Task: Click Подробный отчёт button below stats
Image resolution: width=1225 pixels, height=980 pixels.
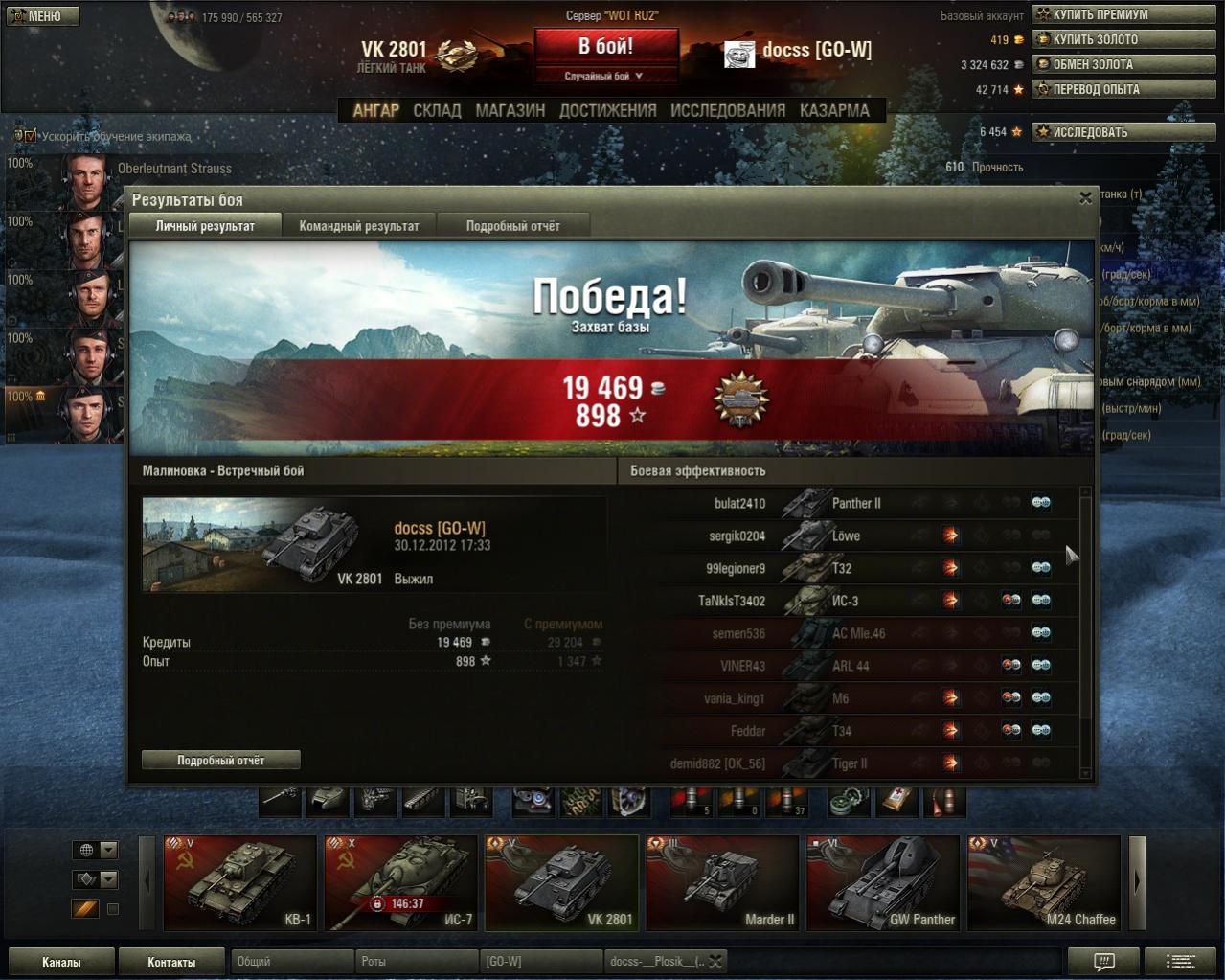Action: coord(221,760)
